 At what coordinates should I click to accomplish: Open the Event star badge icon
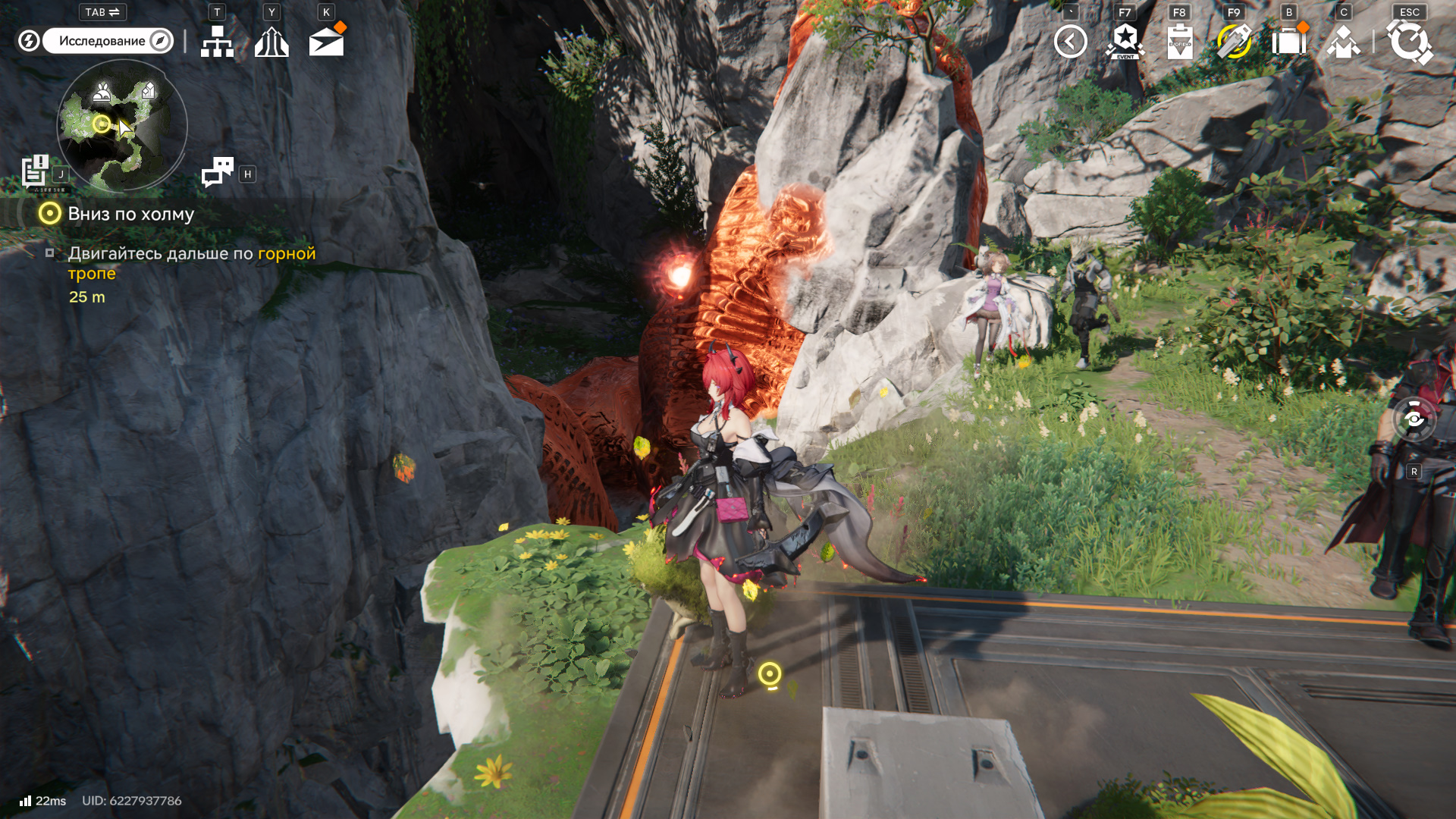pyautogui.click(x=1125, y=42)
